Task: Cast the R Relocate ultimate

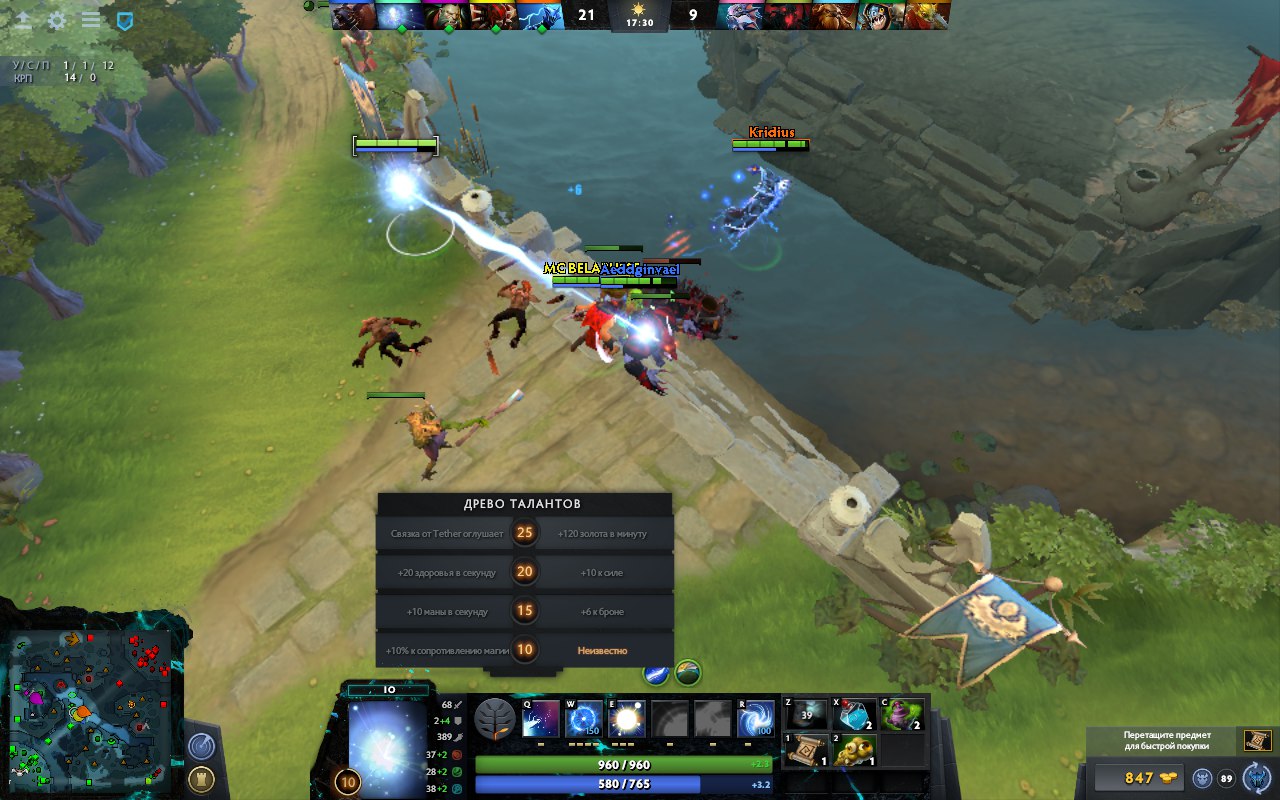Action: click(x=756, y=719)
